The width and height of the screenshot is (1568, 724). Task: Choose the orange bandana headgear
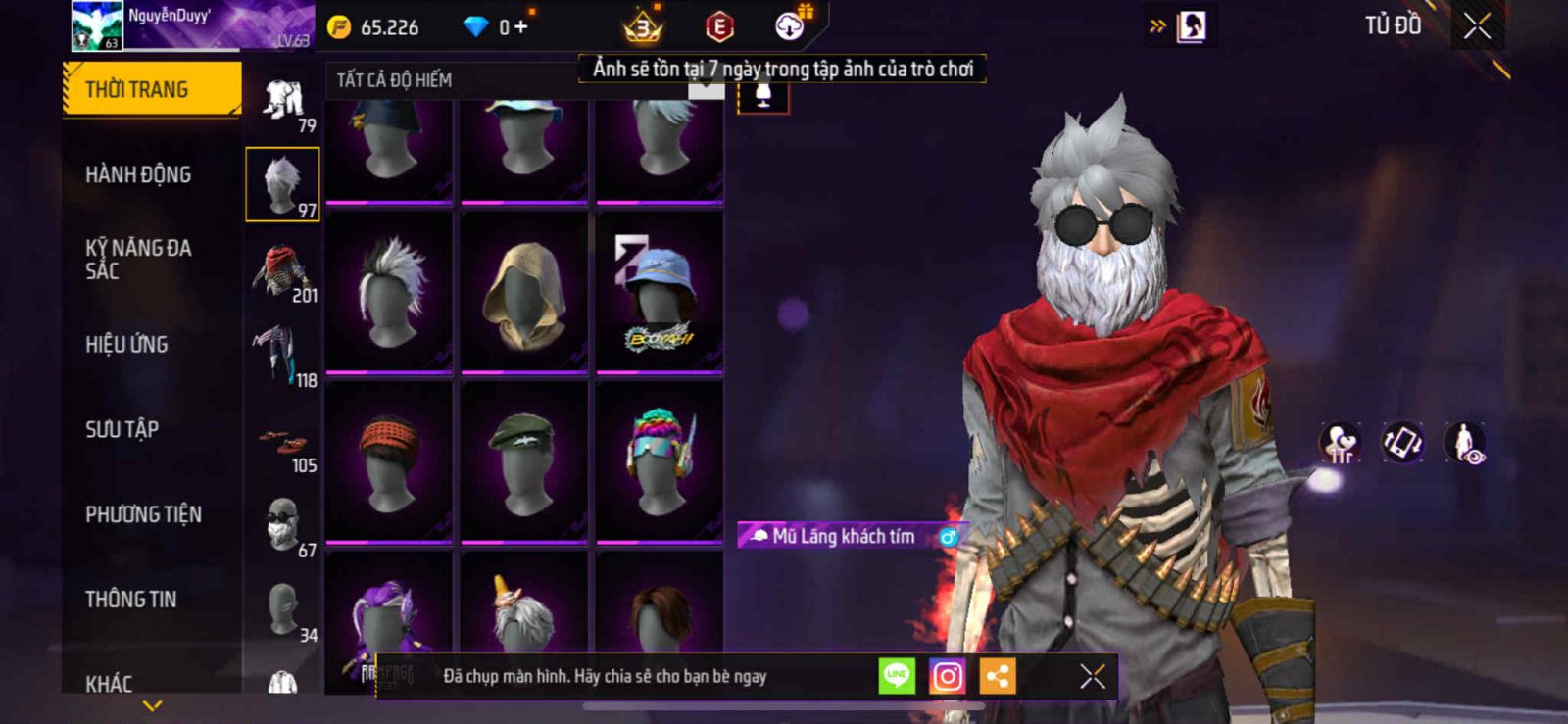389,461
